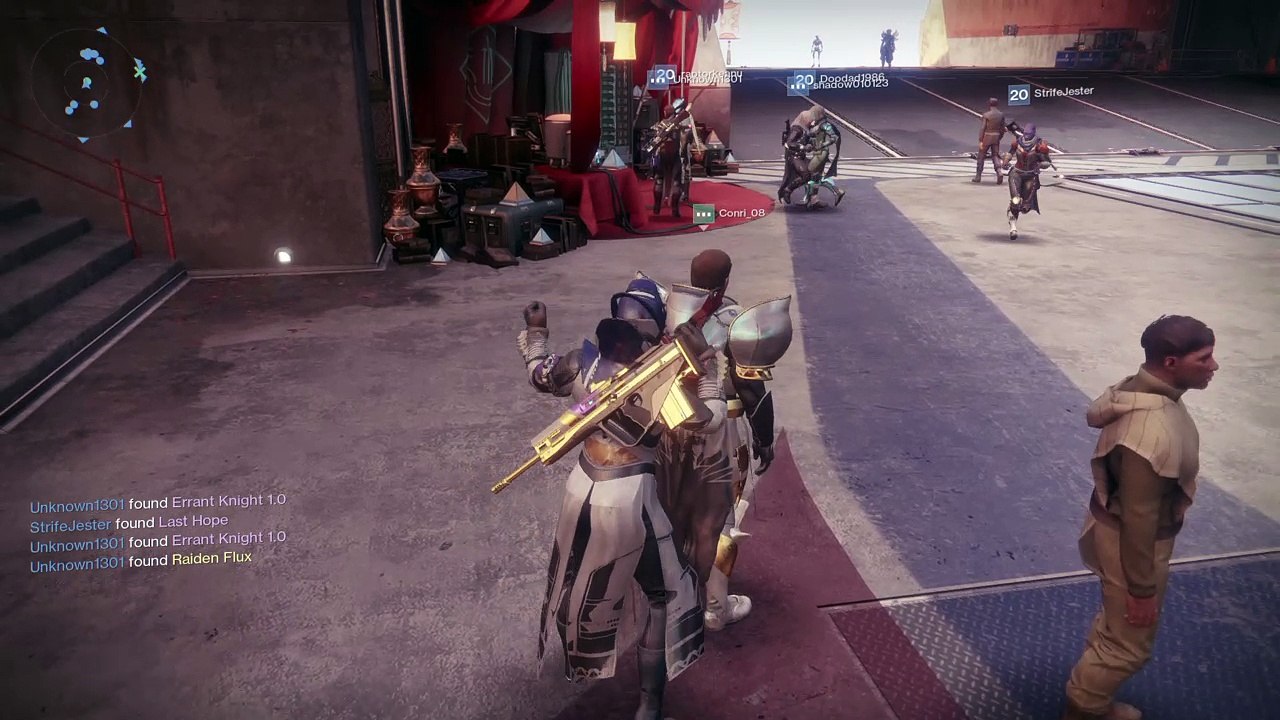Click the circular radar minimap
This screenshot has width=1280, height=720.
pos(88,84)
